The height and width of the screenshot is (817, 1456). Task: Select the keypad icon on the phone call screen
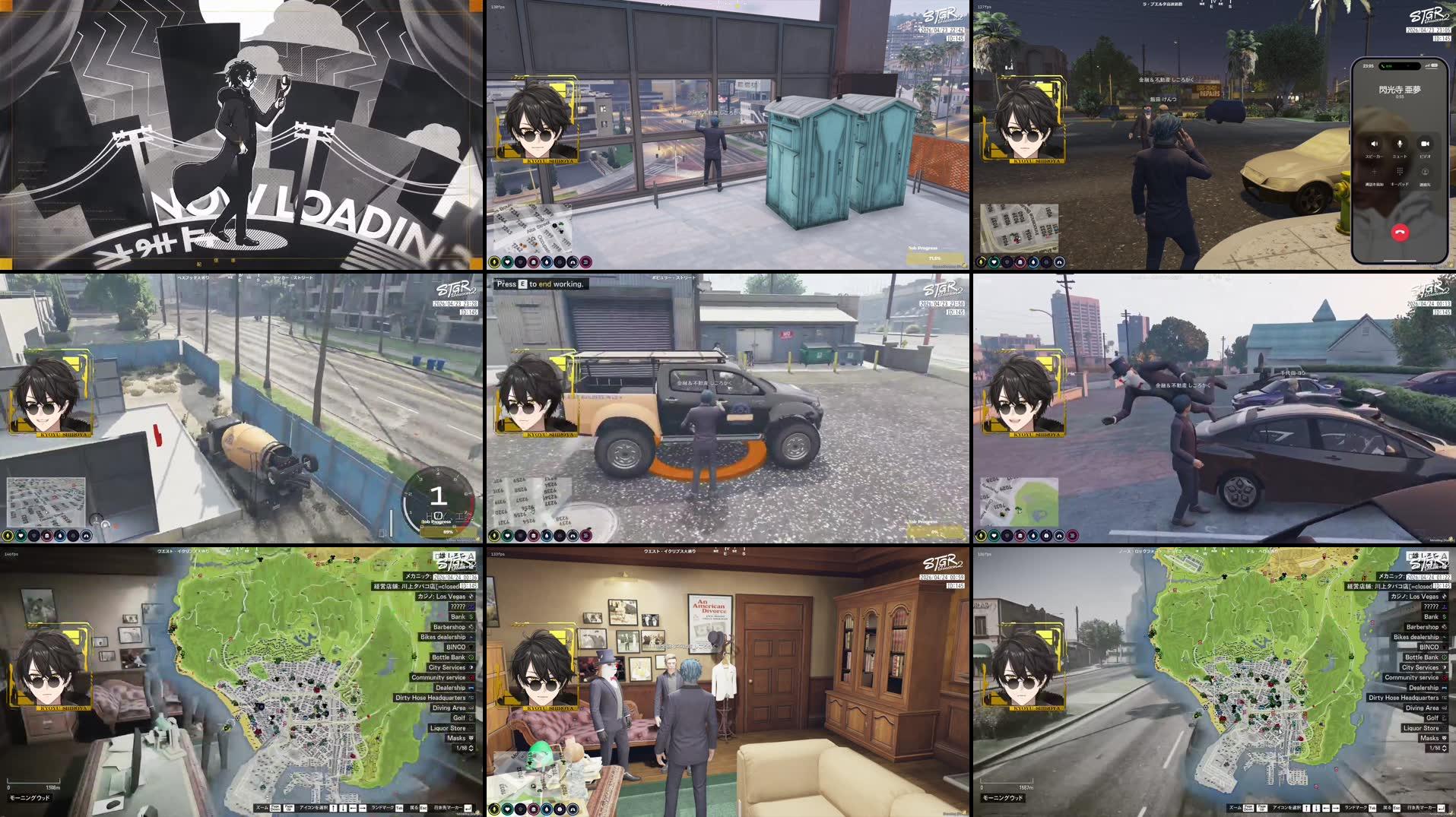pyautogui.click(x=1400, y=172)
